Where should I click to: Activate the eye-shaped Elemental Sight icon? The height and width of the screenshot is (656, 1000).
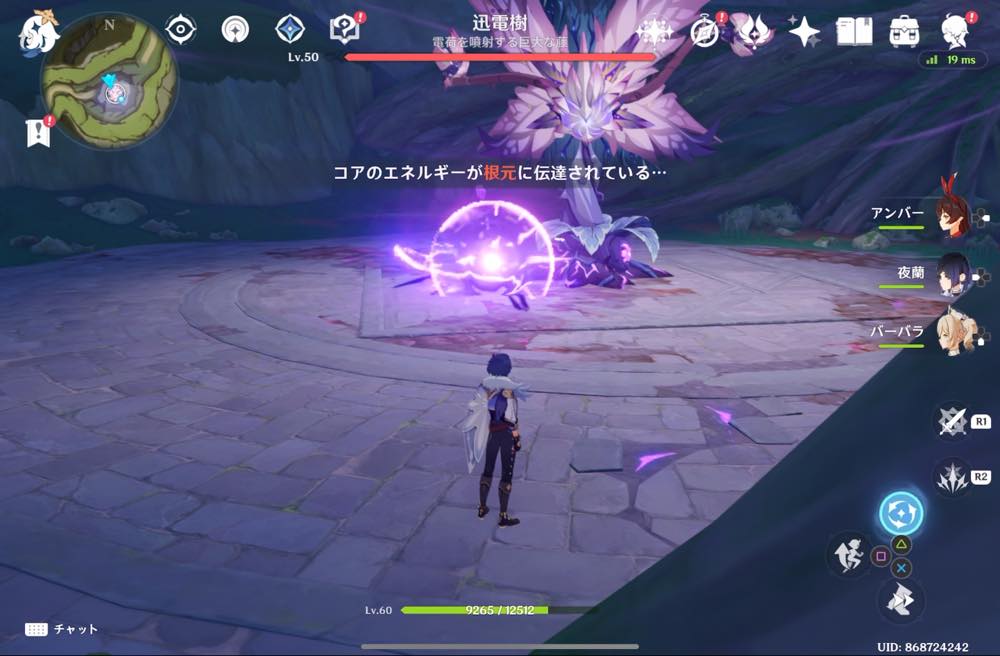tap(180, 30)
